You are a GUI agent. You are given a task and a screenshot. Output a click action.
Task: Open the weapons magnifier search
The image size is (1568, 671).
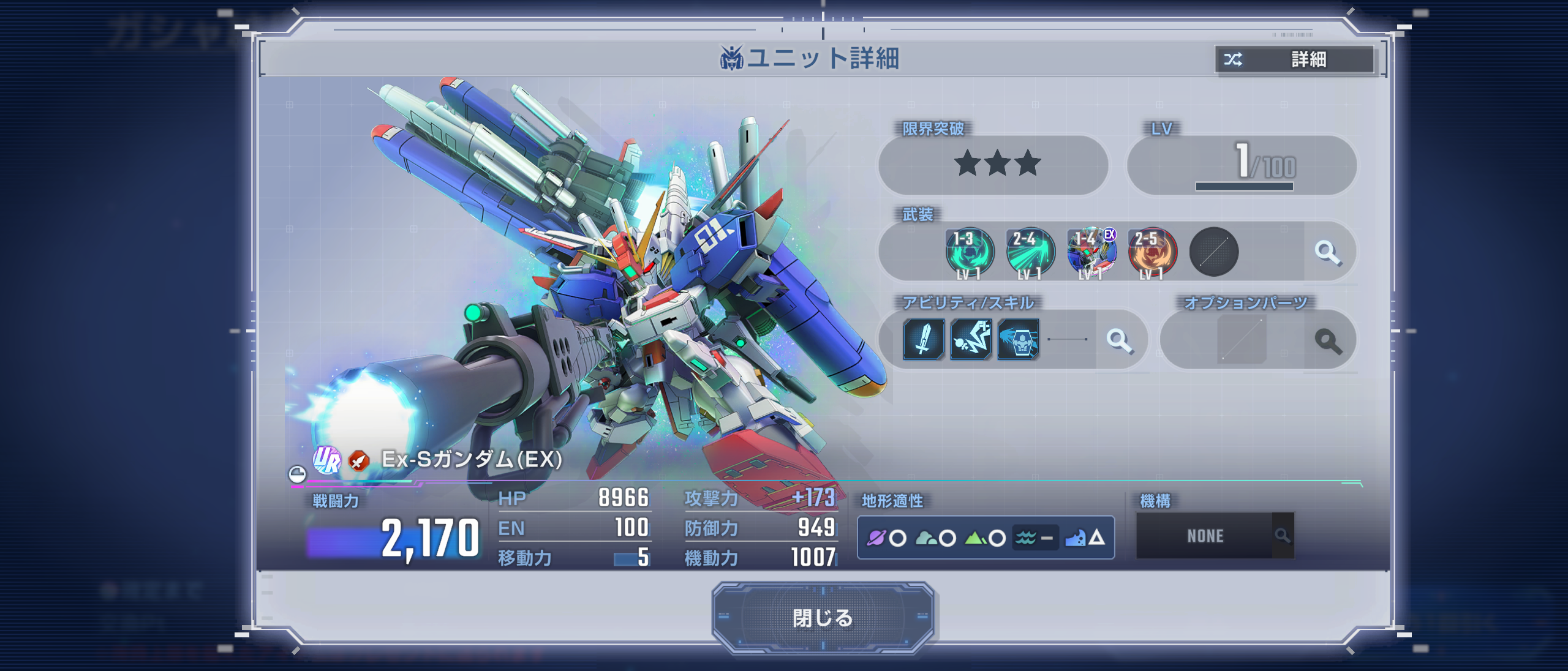(x=1327, y=252)
